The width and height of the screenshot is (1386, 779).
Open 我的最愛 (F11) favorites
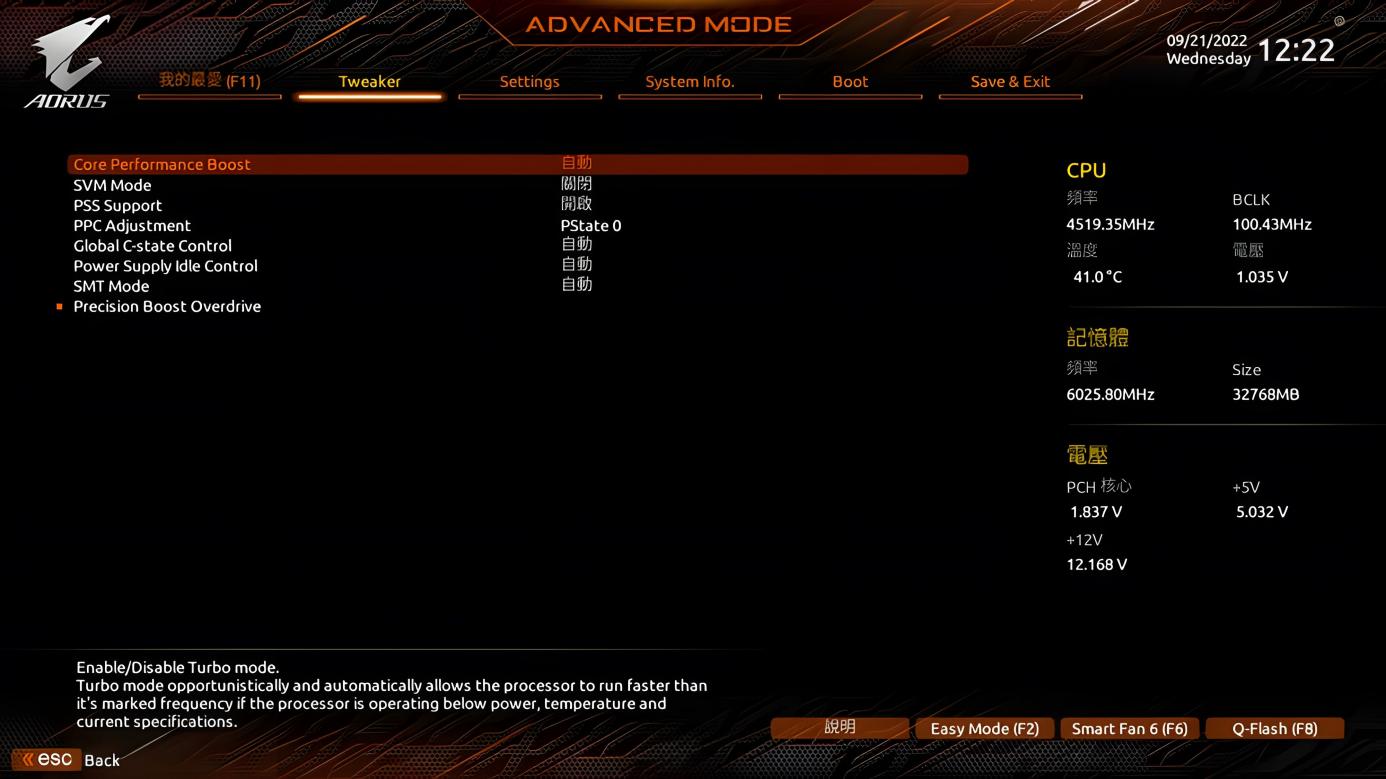click(209, 82)
